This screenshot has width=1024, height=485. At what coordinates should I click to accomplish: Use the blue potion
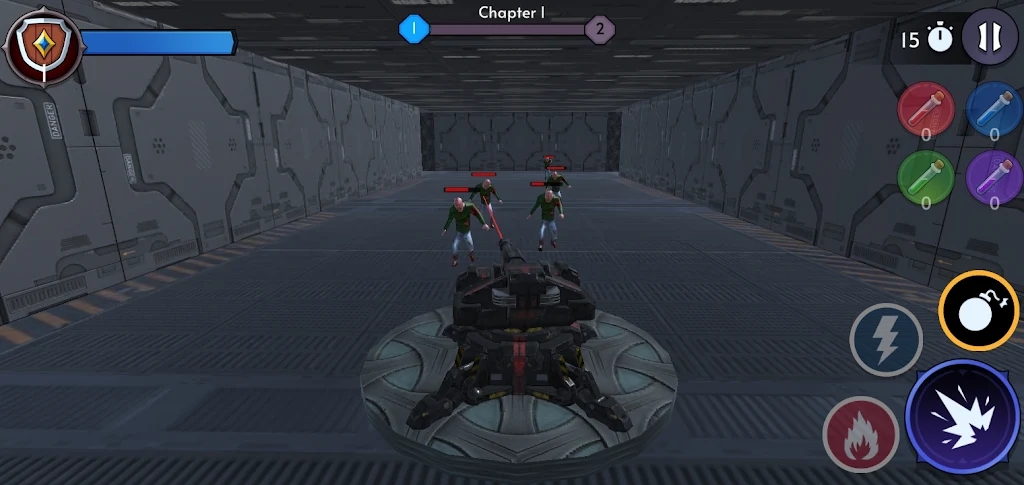pyautogui.click(x=993, y=110)
